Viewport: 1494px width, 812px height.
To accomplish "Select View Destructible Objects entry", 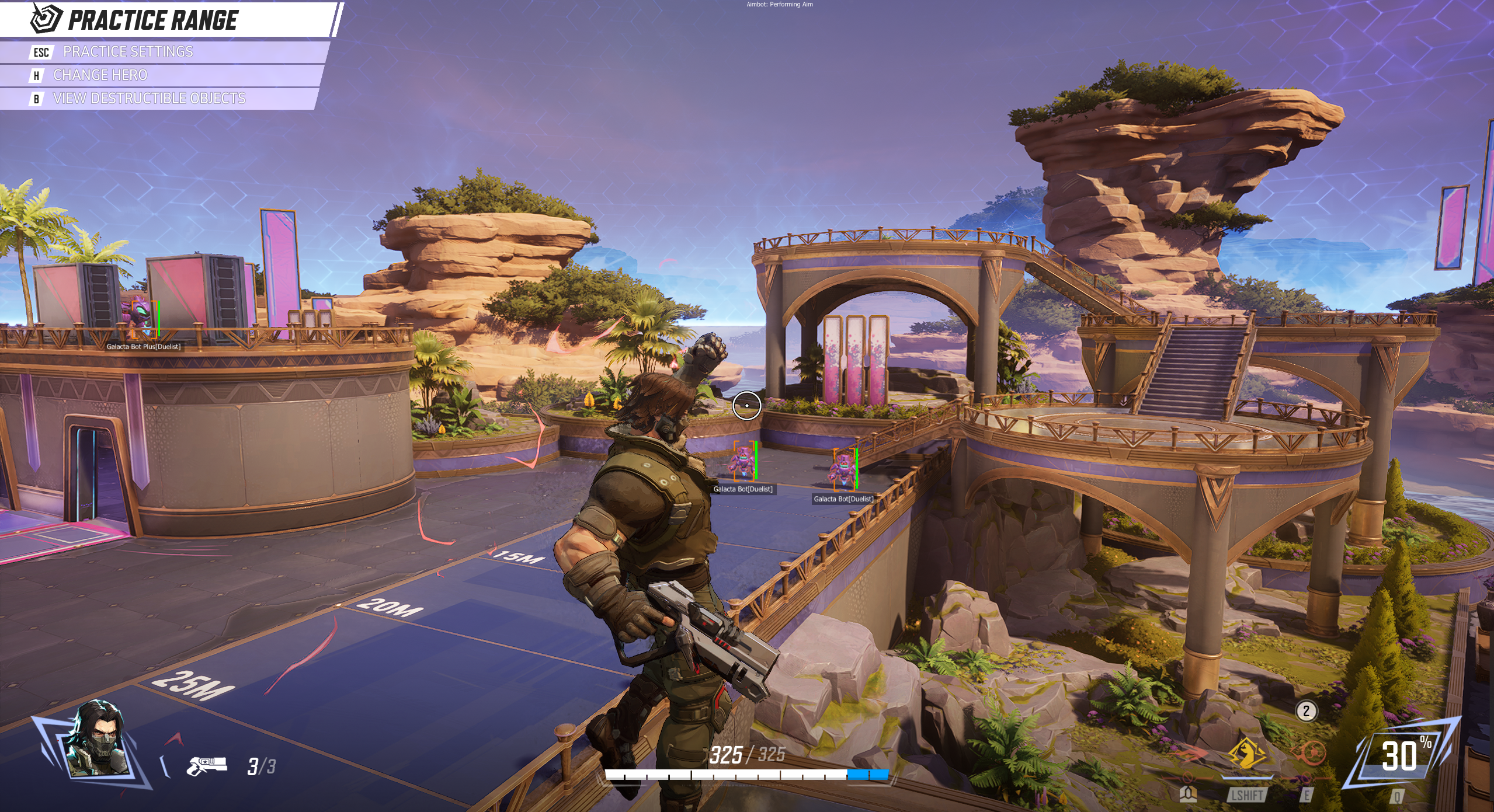I will pyautogui.click(x=149, y=99).
